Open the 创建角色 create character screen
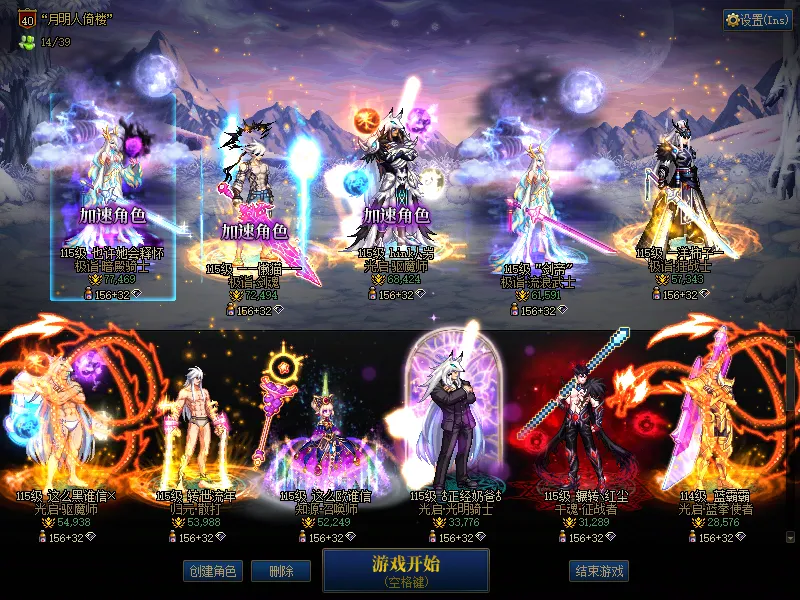The height and width of the screenshot is (600, 800). click(x=211, y=571)
